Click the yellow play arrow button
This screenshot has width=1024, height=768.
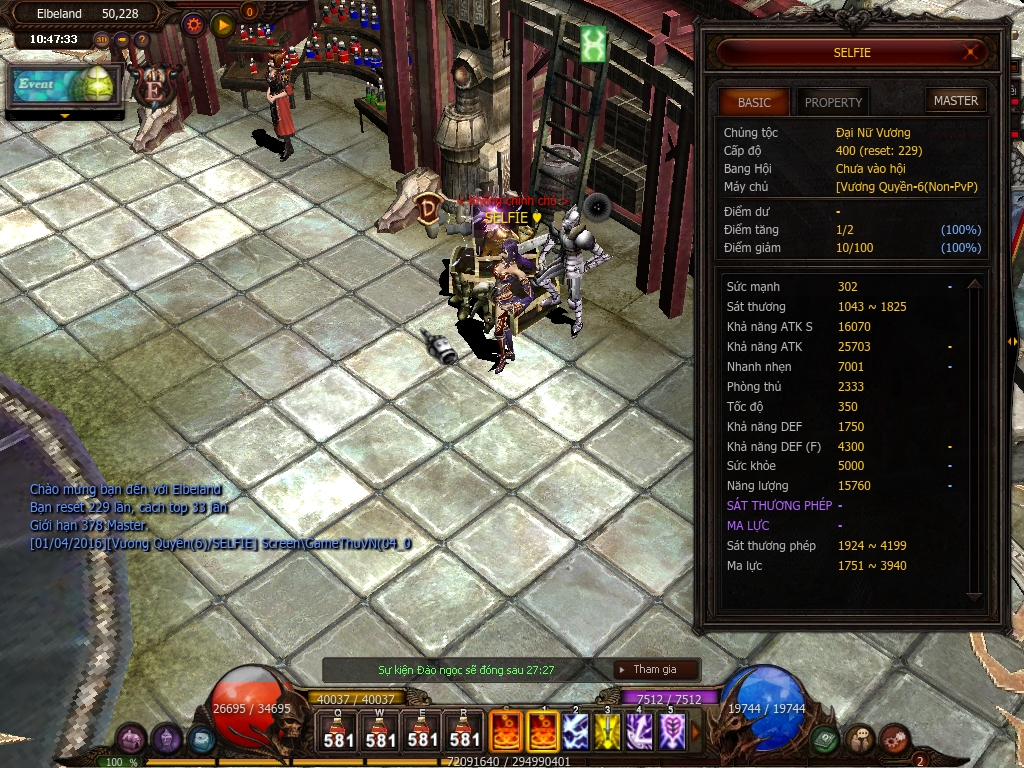(223, 24)
